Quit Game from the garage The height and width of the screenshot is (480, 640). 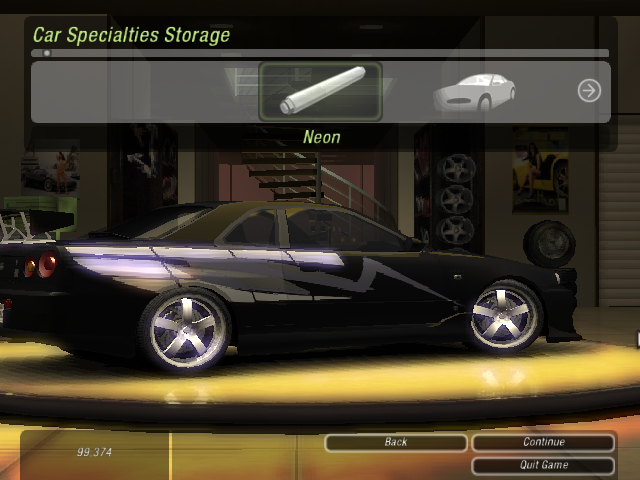pyautogui.click(x=543, y=465)
